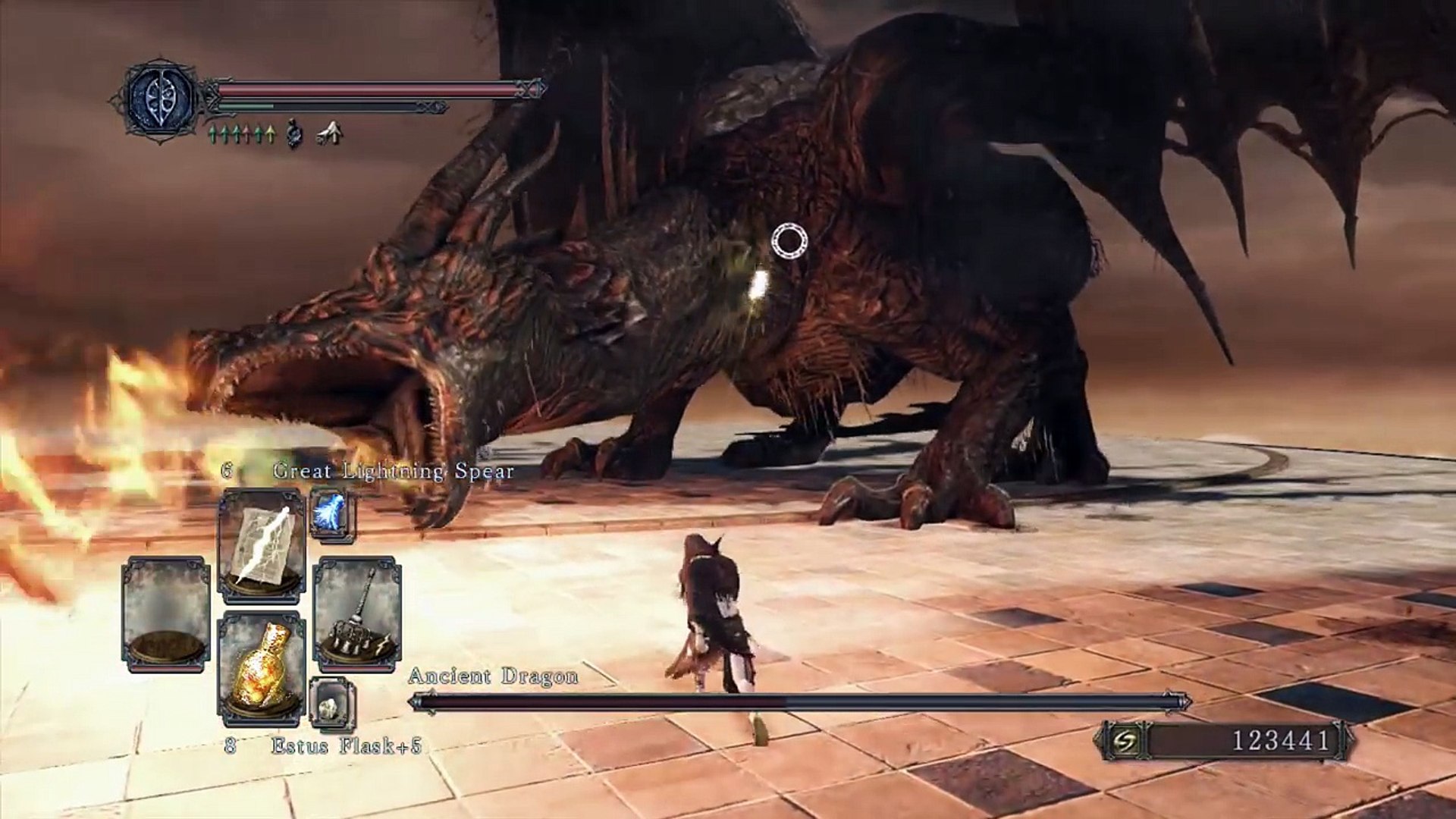The height and width of the screenshot is (819, 1456).
Task: Click the lock-on target ring on the dragon
Action: tap(789, 241)
